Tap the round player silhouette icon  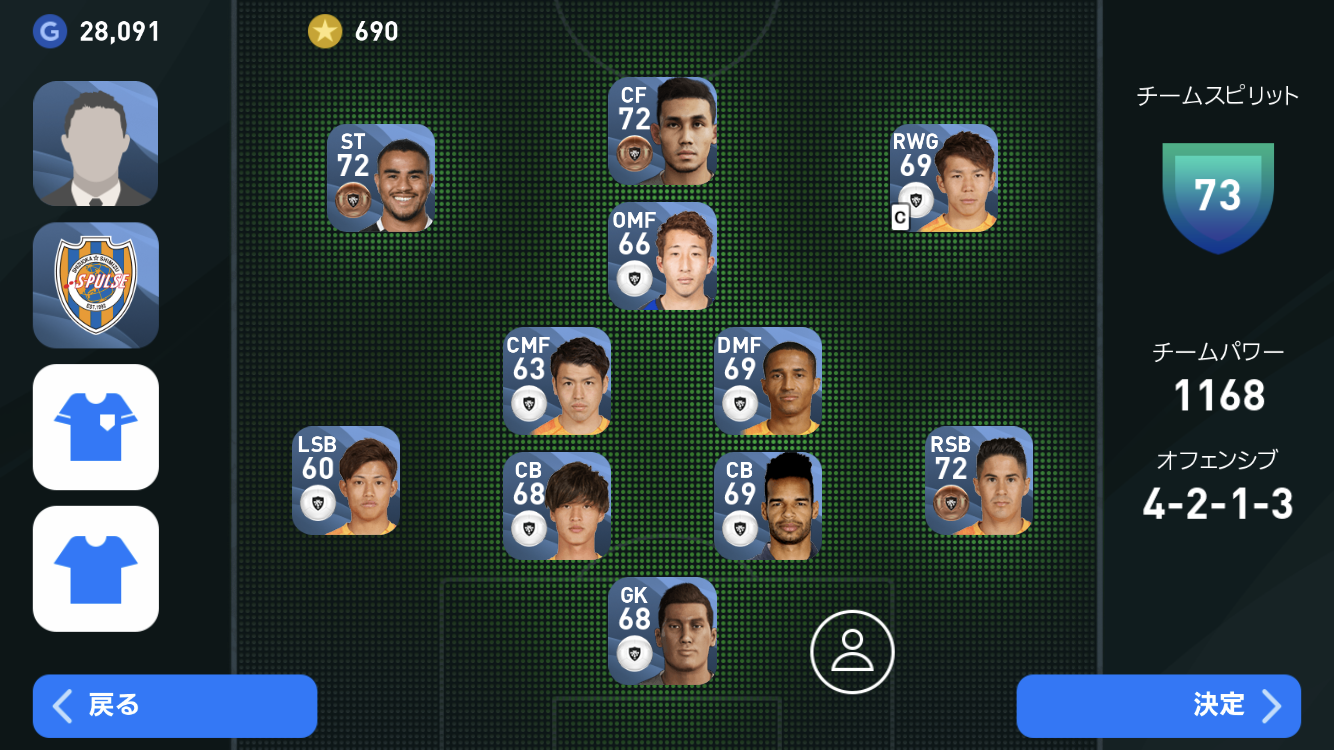(x=852, y=652)
